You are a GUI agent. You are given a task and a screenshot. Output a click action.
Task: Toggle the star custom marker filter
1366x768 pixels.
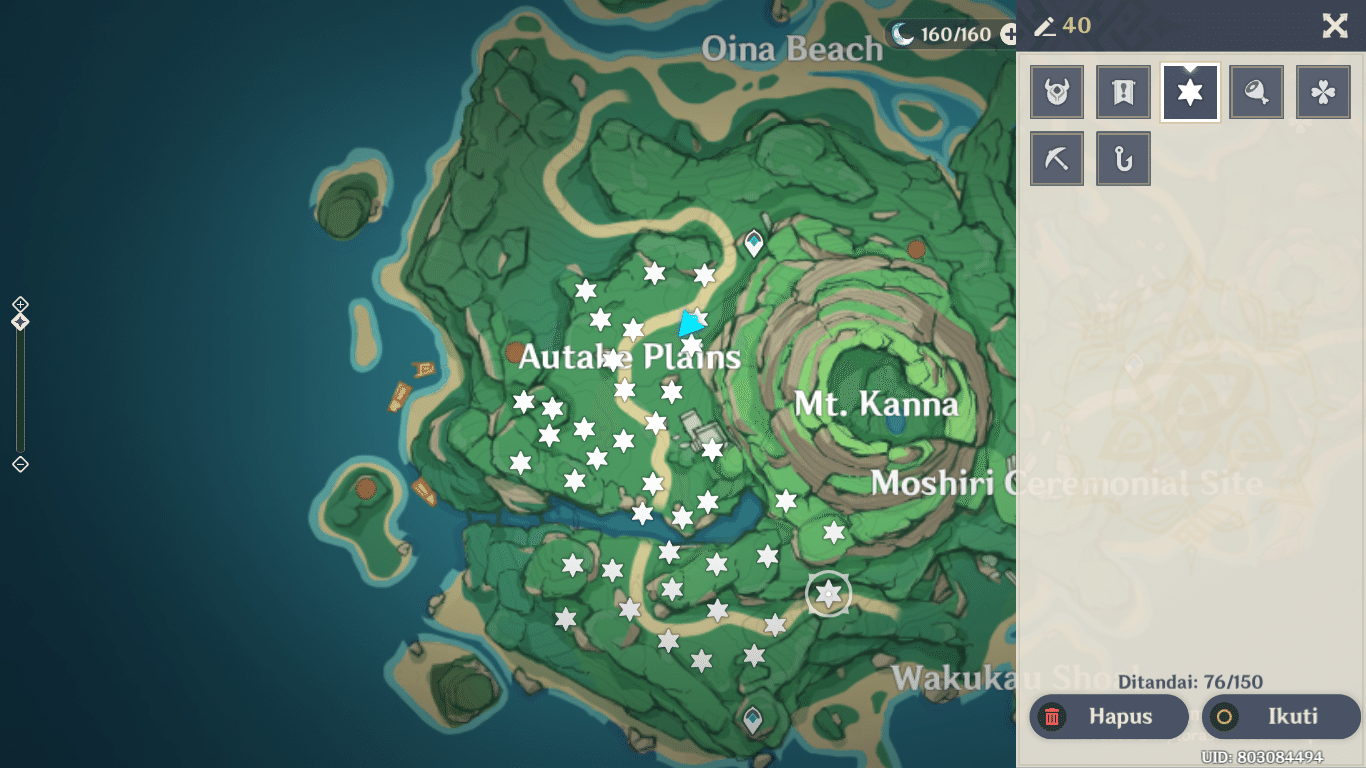point(1189,91)
